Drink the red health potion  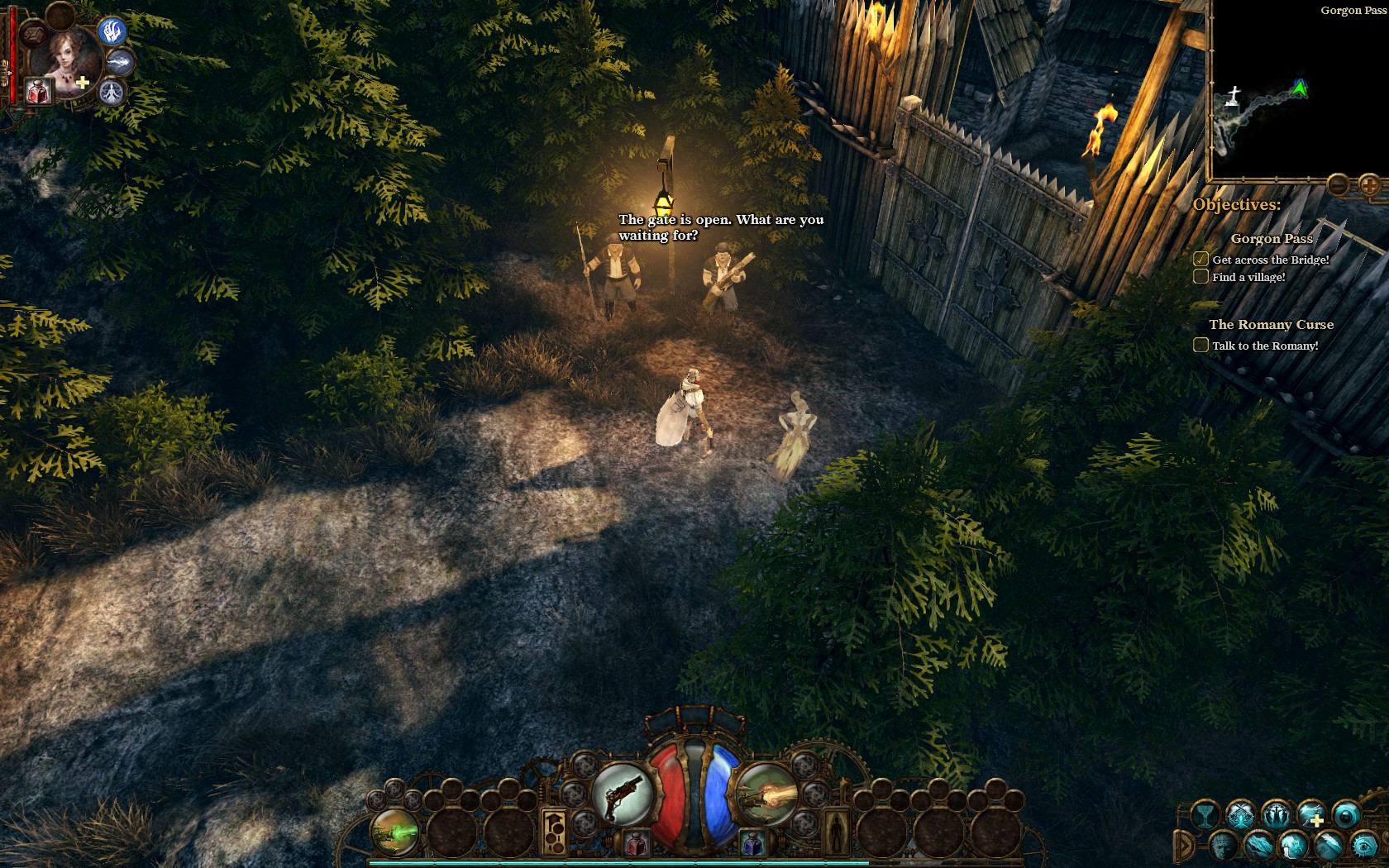pyautogui.click(x=635, y=845)
